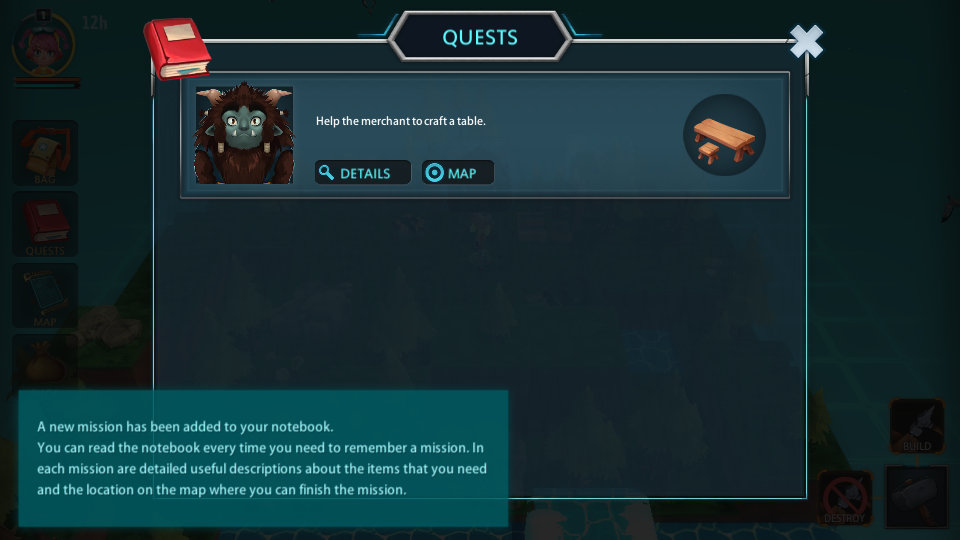Open the Map sidebar icon
This screenshot has height=540, width=960.
pos(45,295)
